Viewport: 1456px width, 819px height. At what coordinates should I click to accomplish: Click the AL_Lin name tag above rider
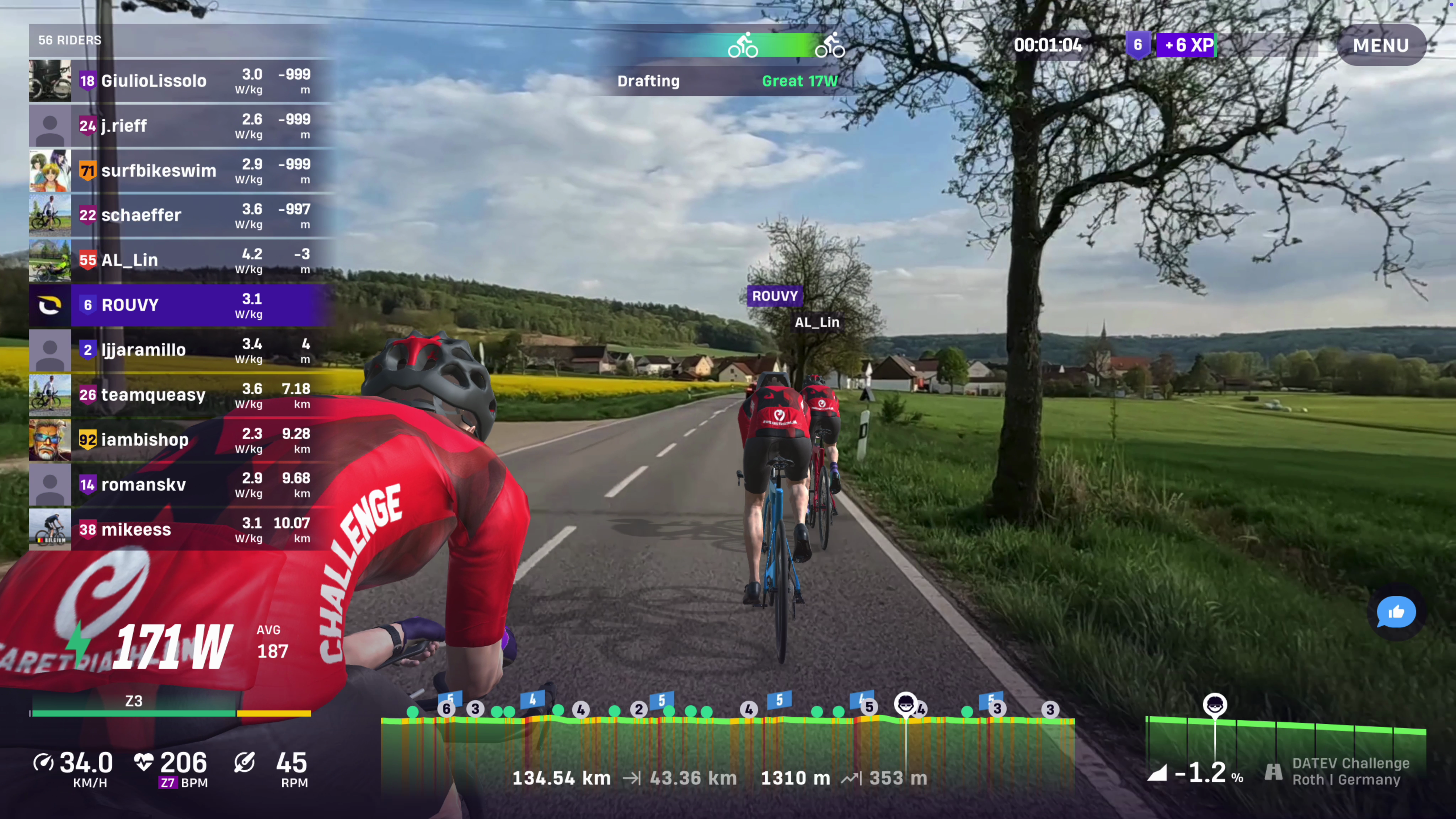coord(817,322)
